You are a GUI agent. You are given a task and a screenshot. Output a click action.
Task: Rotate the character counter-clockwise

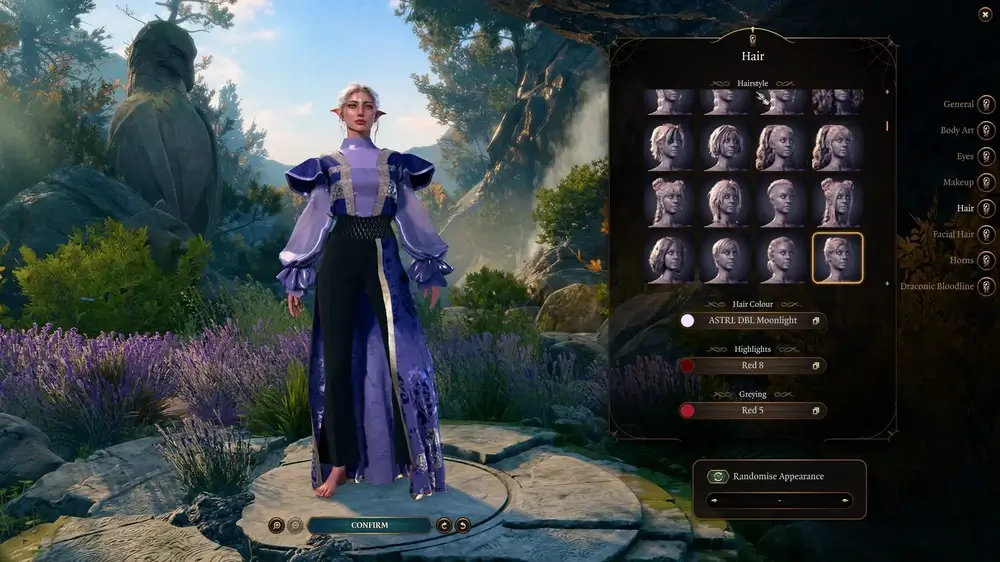(462, 525)
